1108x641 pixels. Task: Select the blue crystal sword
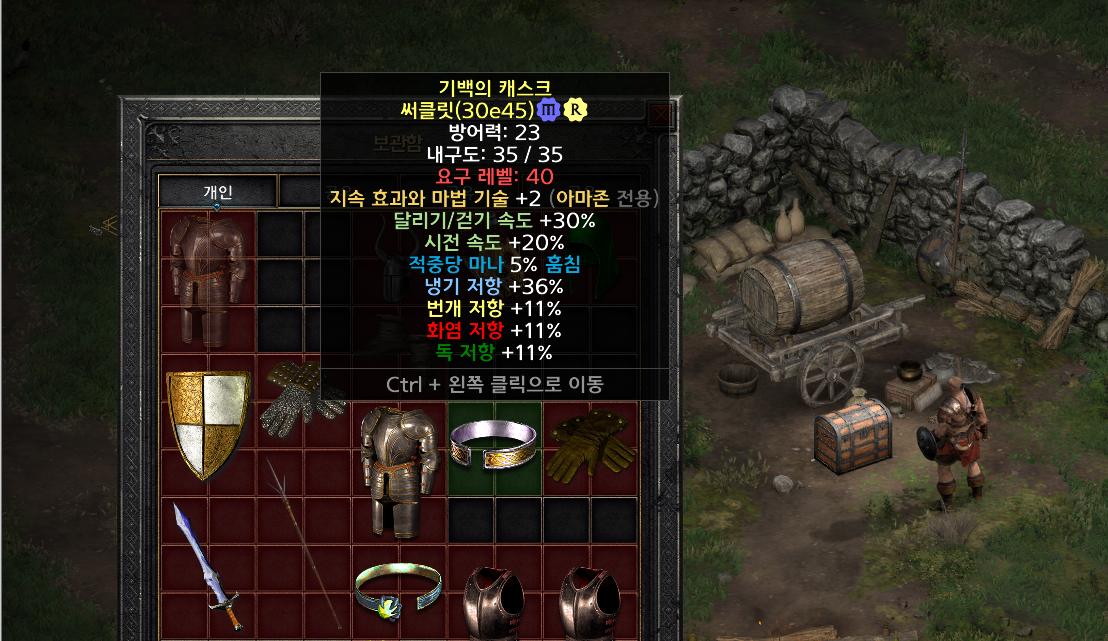pyautogui.click(x=207, y=565)
